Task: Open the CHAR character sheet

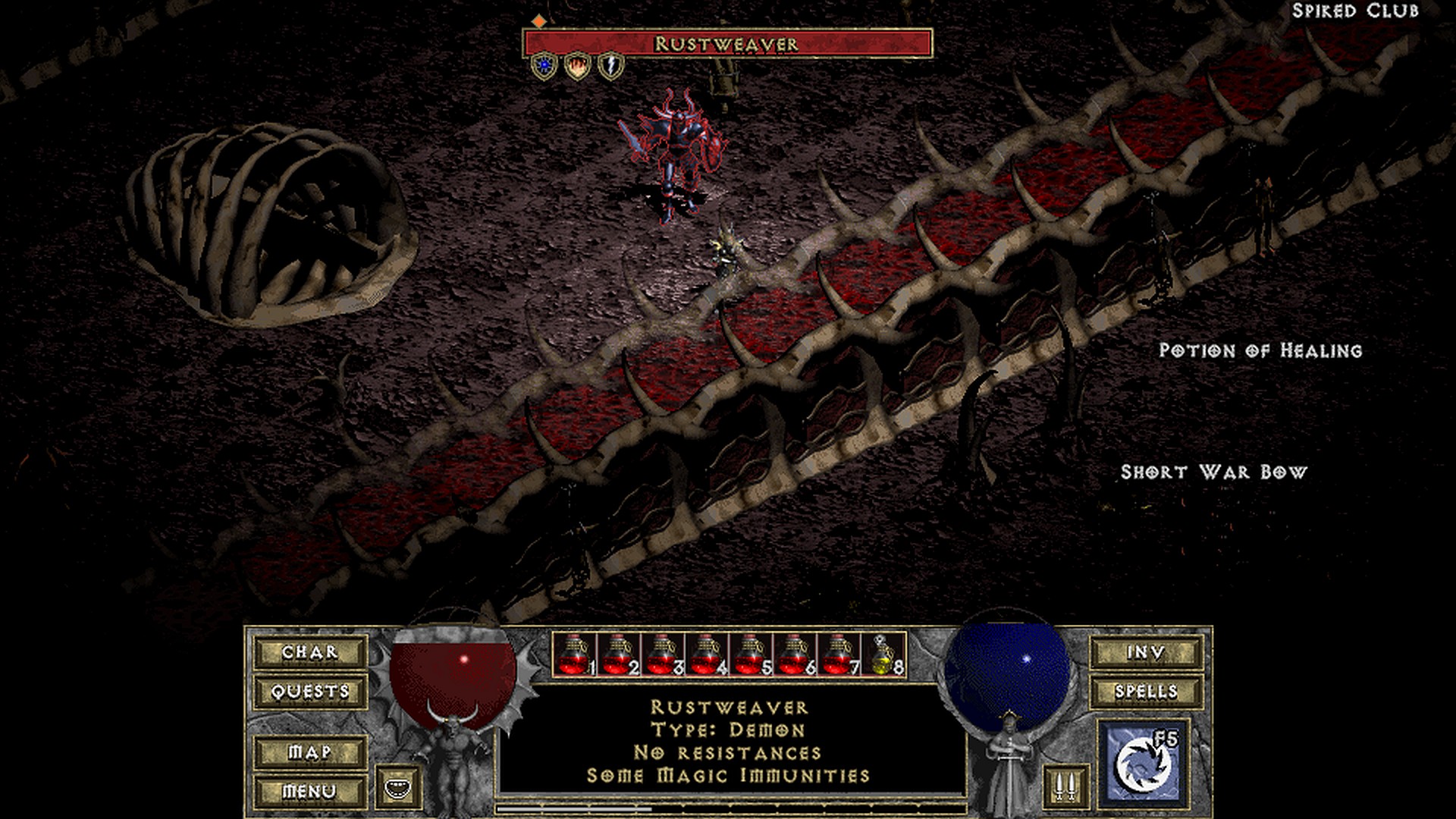Action: [310, 652]
